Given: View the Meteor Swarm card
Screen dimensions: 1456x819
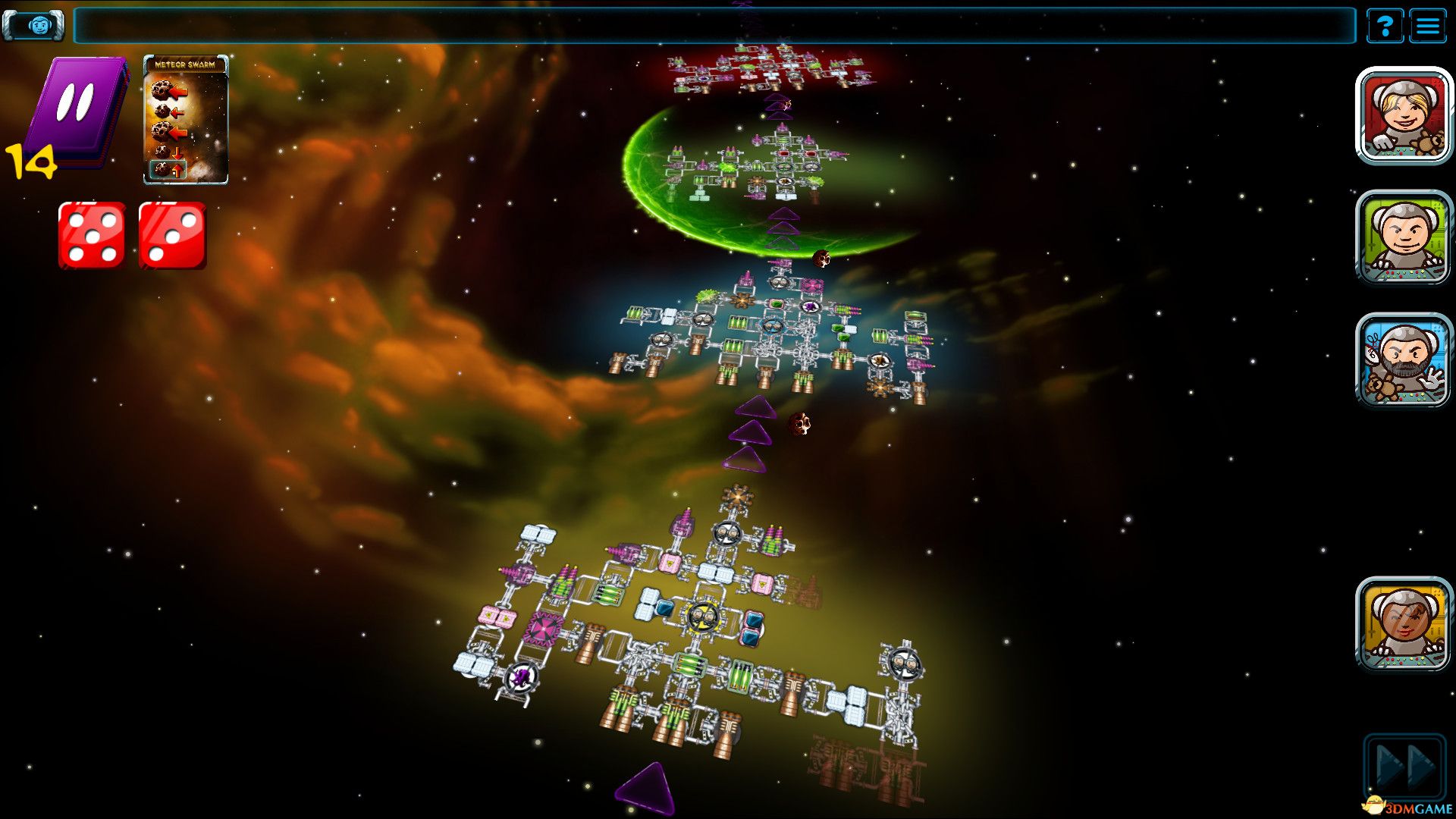Looking at the screenshot, I should click(186, 120).
